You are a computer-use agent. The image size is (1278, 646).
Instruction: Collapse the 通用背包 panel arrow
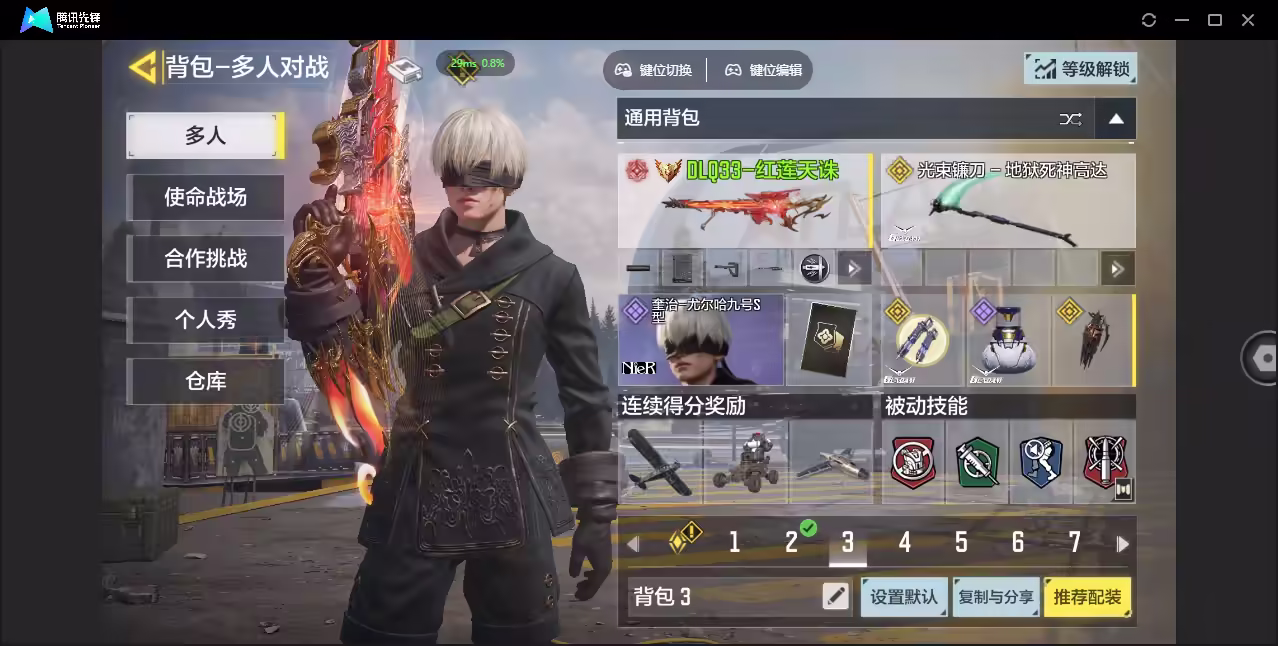tap(1116, 119)
